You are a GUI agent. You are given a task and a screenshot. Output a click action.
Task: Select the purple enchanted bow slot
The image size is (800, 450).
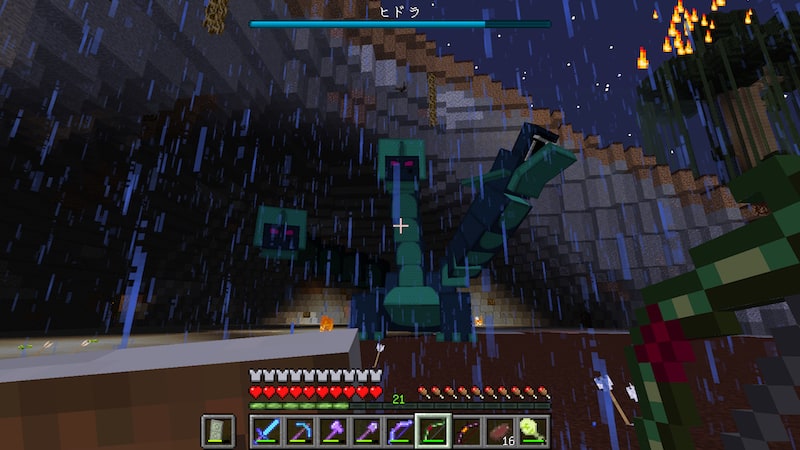(399, 430)
